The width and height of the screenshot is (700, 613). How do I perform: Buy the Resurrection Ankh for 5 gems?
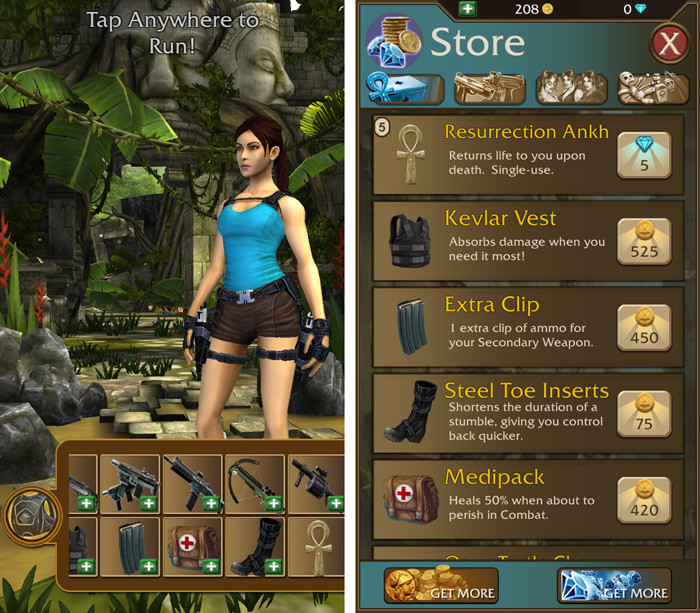[x=643, y=155]
